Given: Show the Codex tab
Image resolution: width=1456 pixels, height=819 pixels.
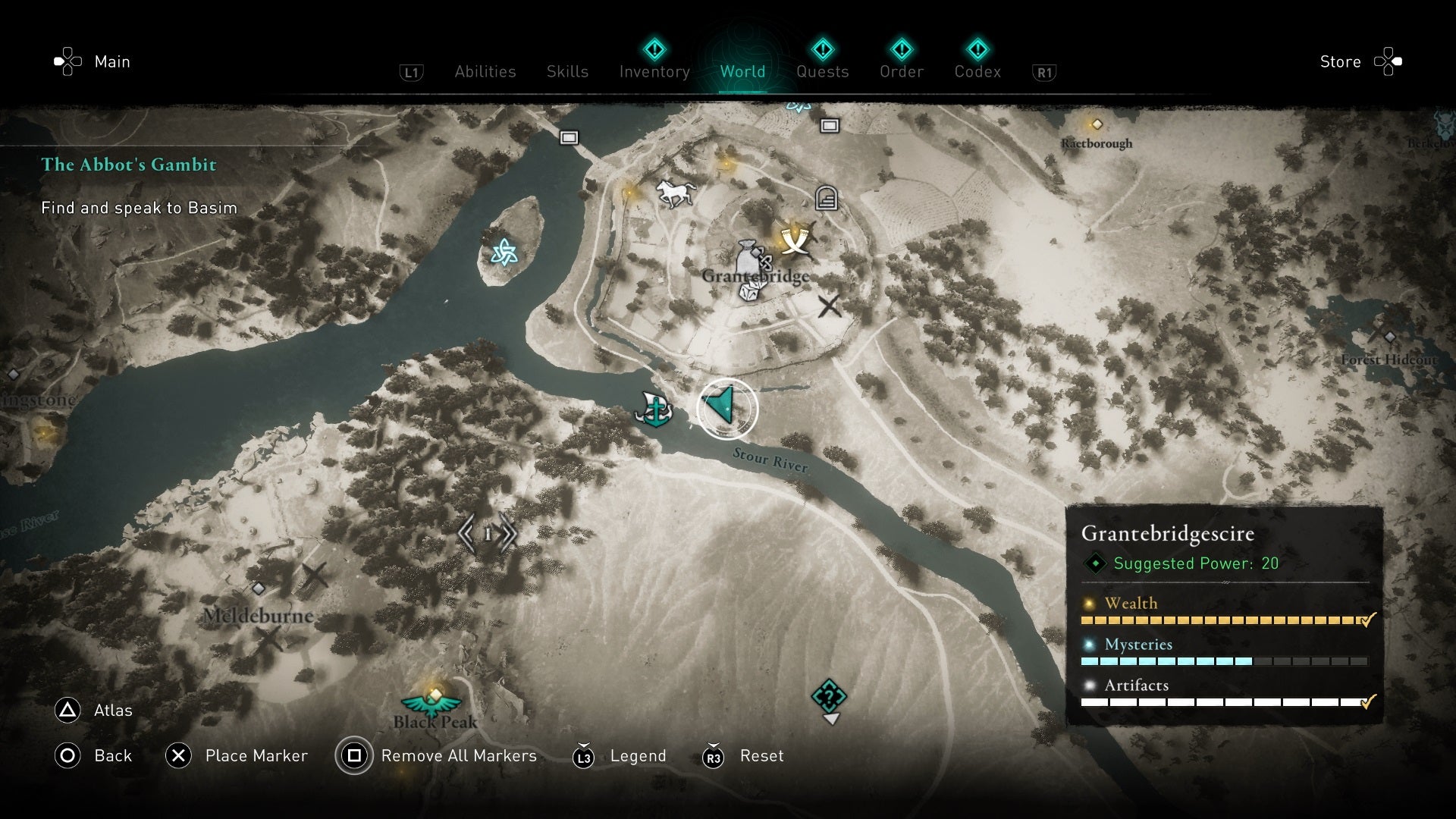Looking at the screenshot, I should point(977,71).
